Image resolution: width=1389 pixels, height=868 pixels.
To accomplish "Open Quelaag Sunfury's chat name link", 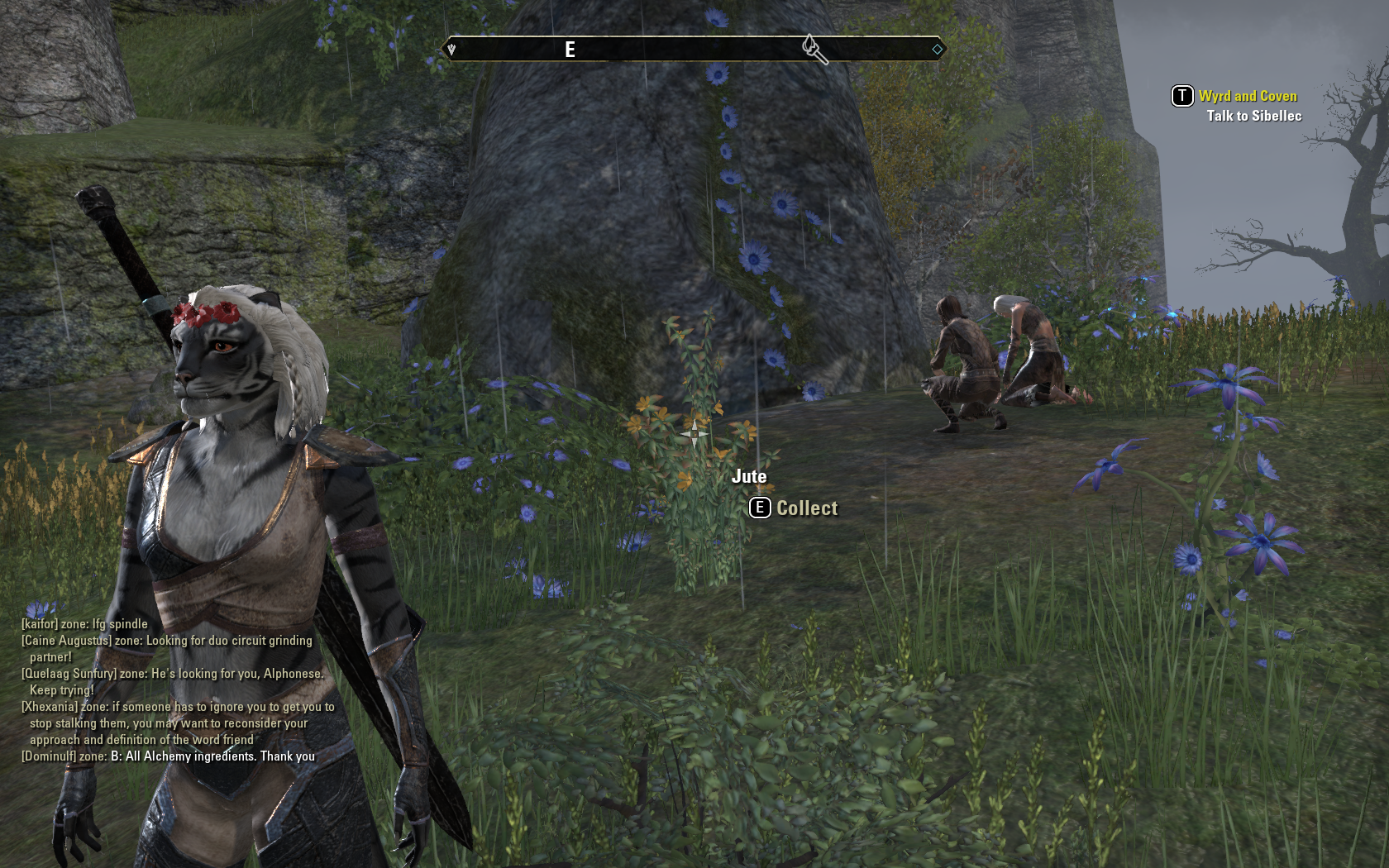I will click(x=69, y=674).
